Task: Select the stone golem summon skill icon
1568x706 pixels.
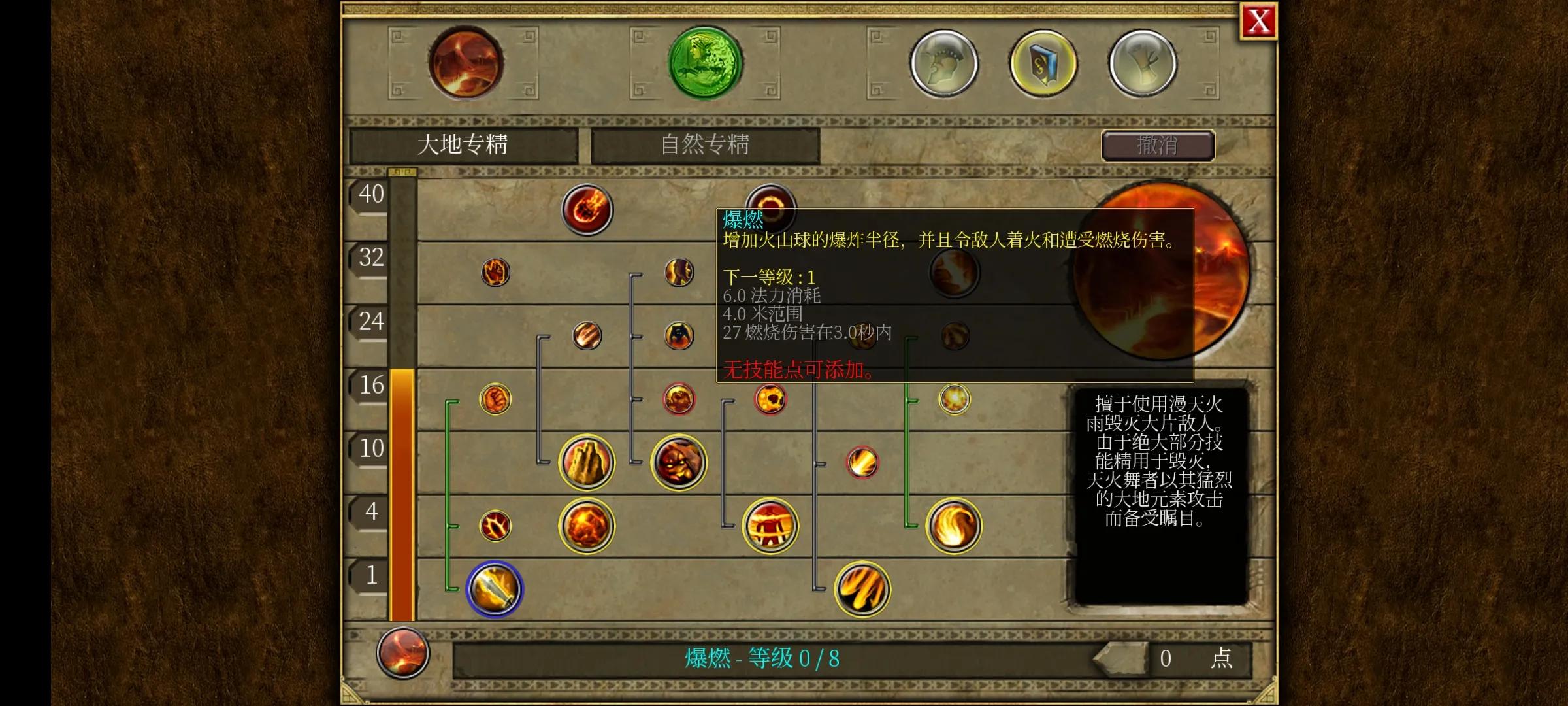Action: [586, 462]
